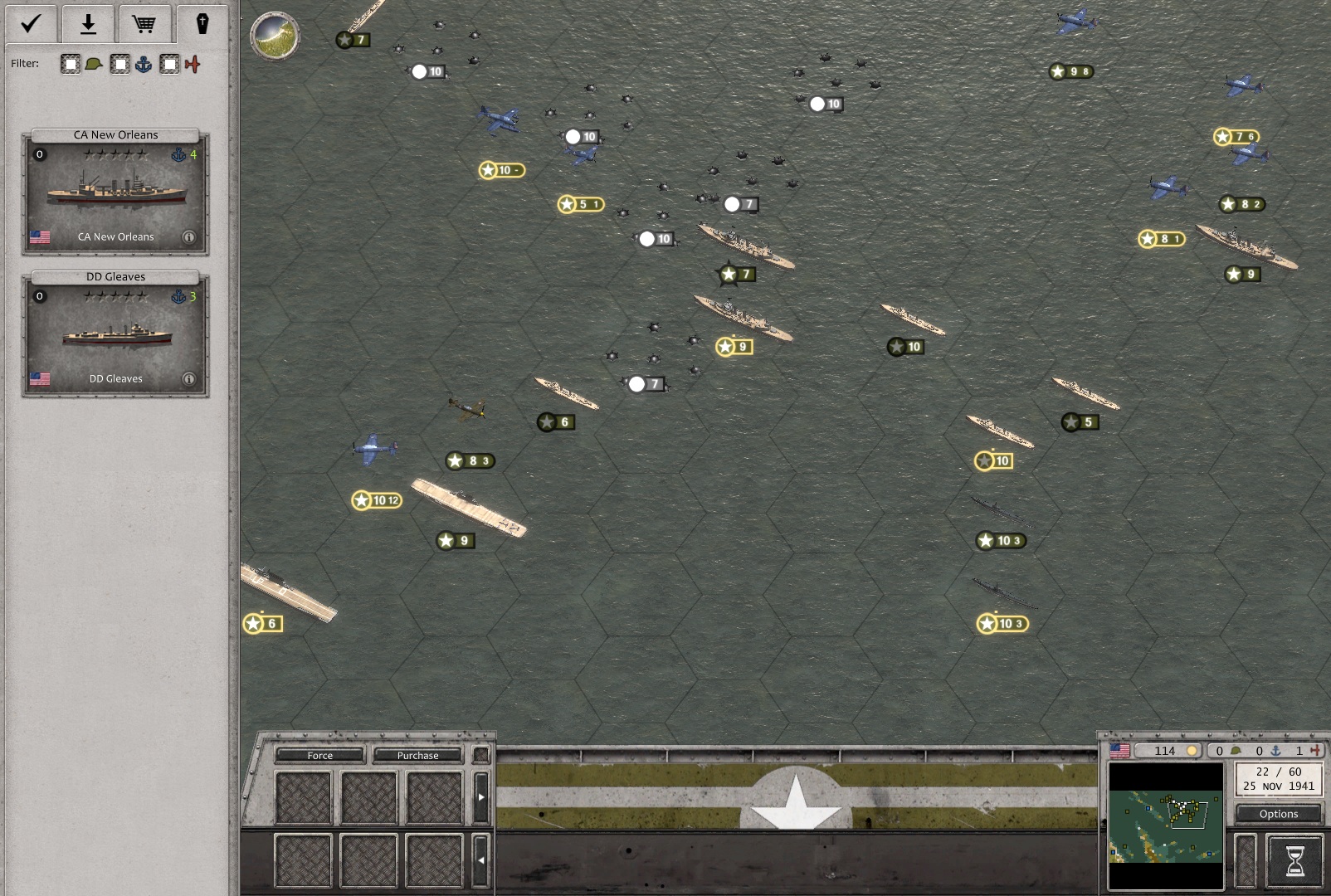Click the Force button
Image resolution: width=1331 pixels, height=896 pixels.
[319, 755]
